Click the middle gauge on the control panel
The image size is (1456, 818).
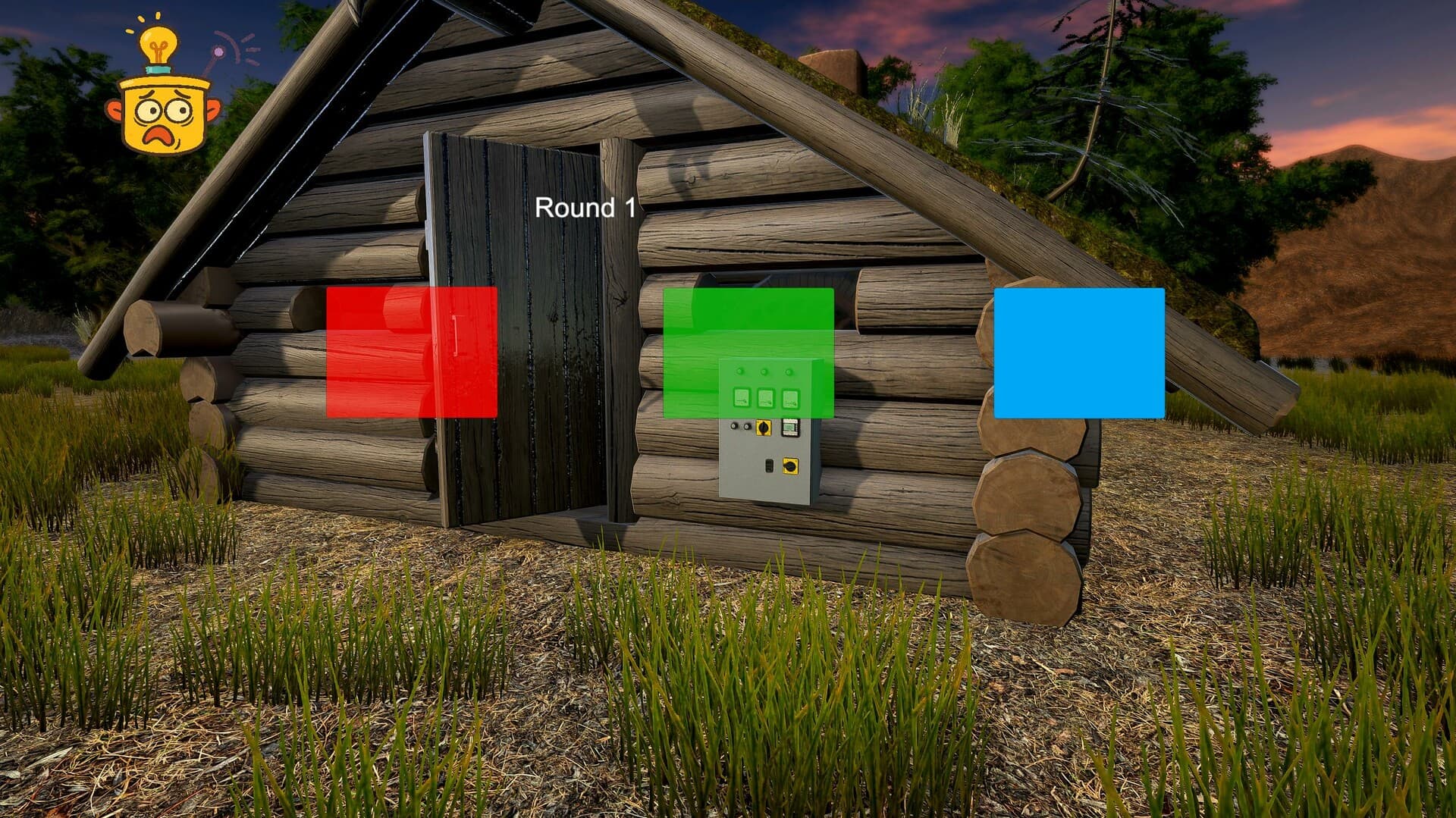pos(764,397)
